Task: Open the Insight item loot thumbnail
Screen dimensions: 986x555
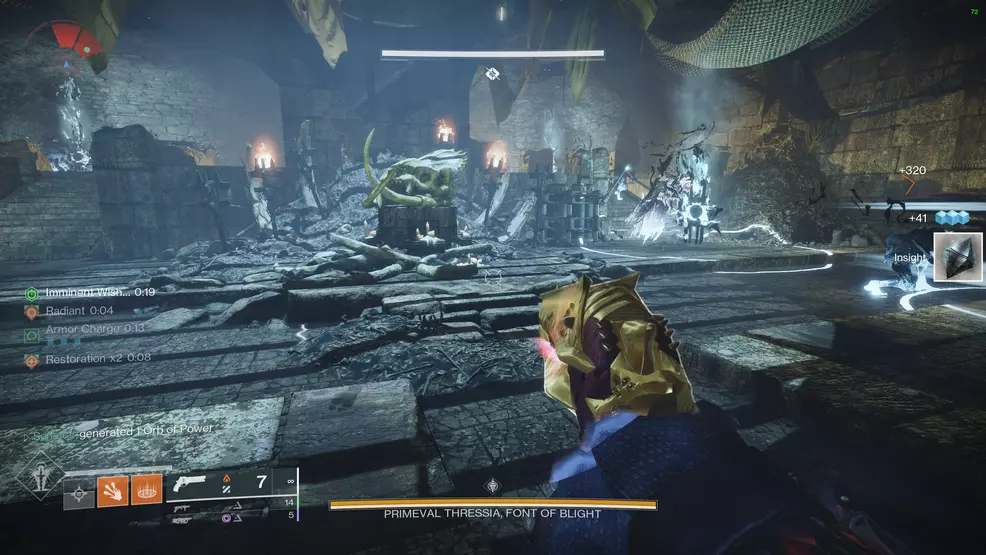Action: (954, 257)
